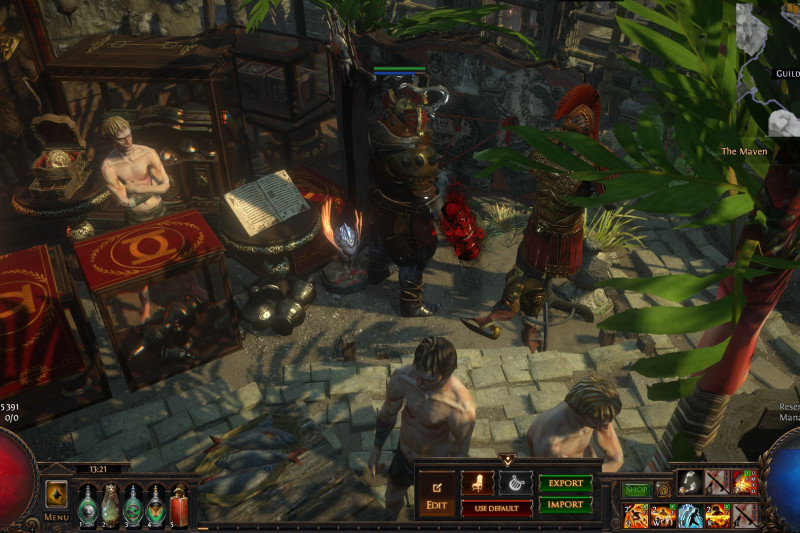Open the green Shop button
The width and height of the screenshot is (800, 533).
[635, 490]
